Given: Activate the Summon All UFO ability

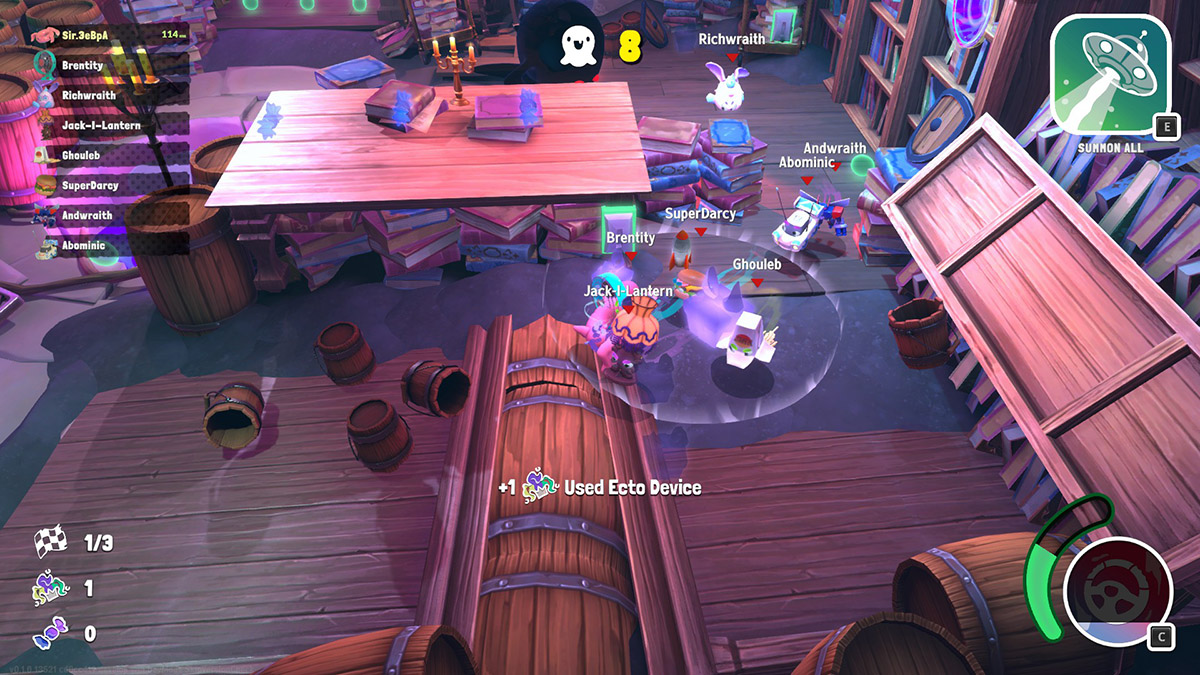Looking at the screenshot, I should [1111, 78].
